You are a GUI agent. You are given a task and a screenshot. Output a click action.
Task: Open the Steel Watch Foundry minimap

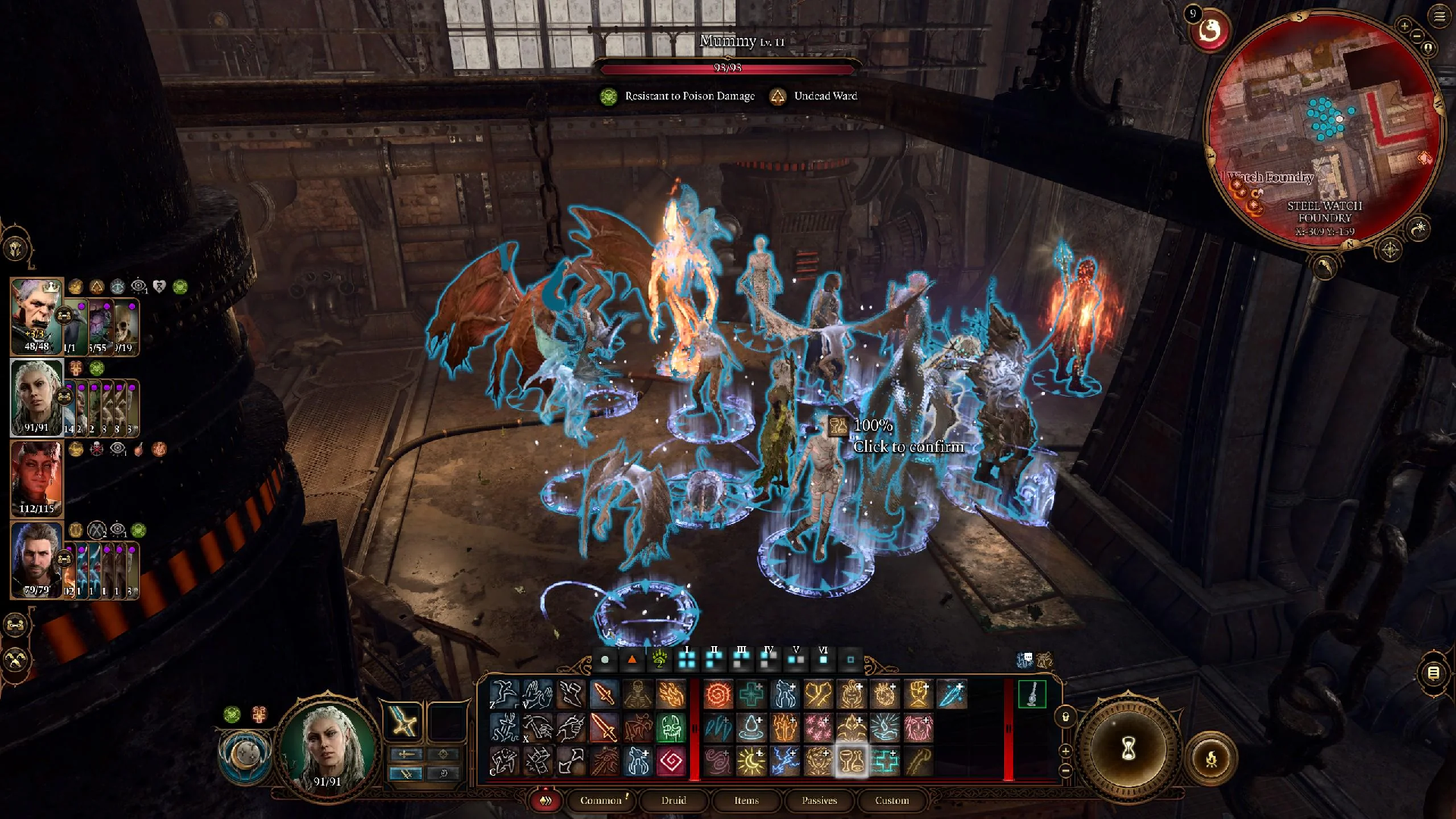click(x=1323, y=129)
